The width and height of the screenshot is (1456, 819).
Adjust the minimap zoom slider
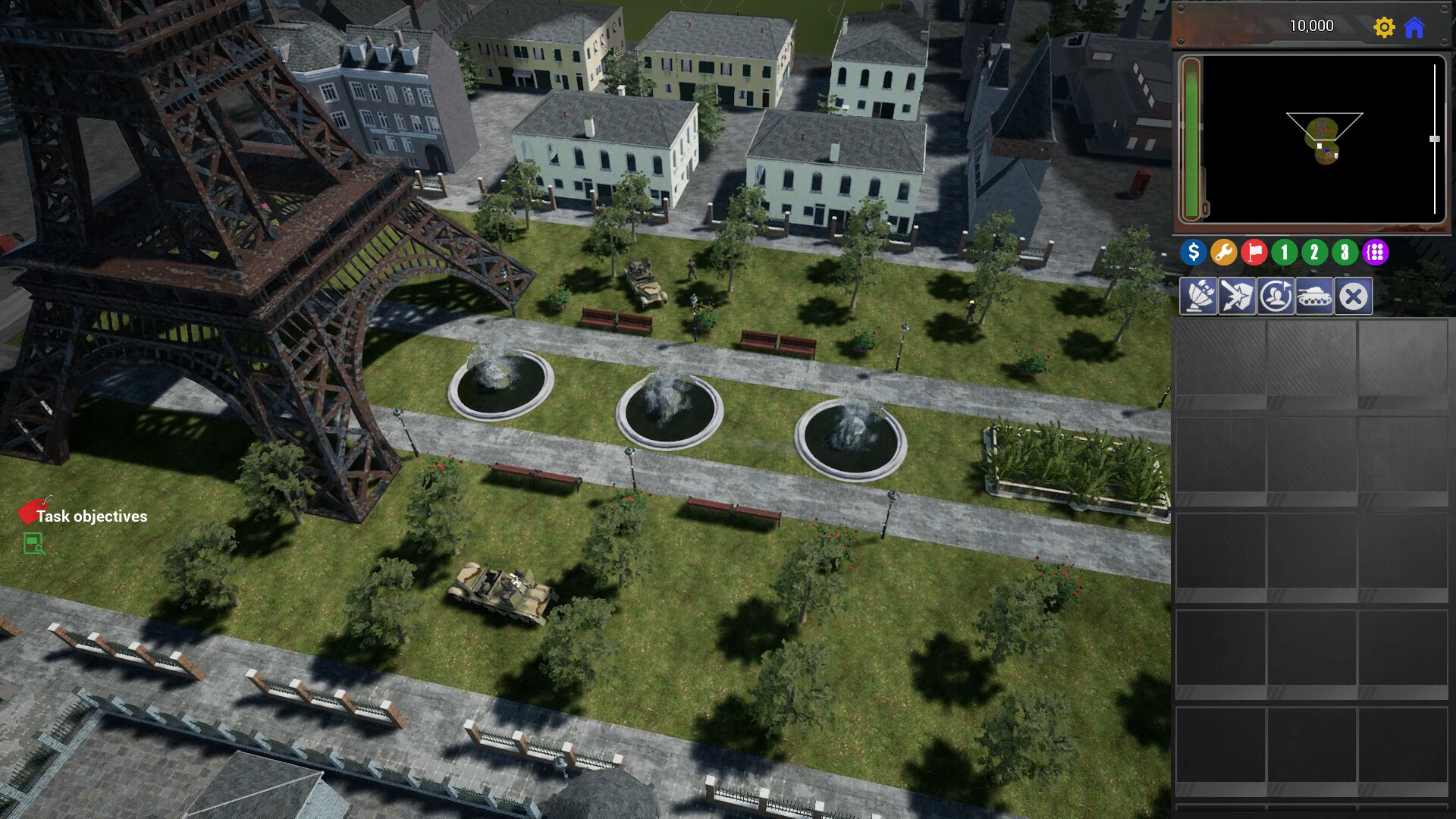(1435, 138)
